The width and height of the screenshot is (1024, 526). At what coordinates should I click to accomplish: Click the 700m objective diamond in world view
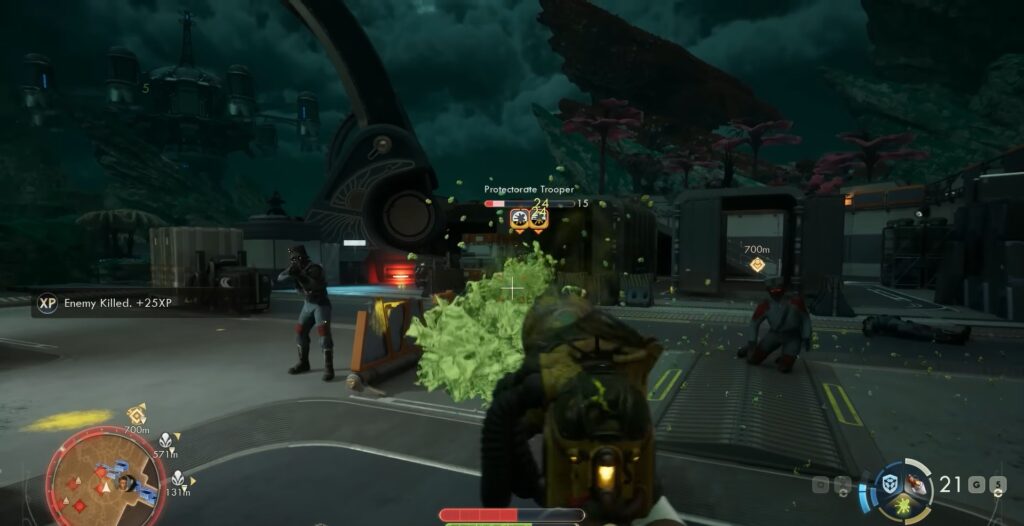[757, 265]
